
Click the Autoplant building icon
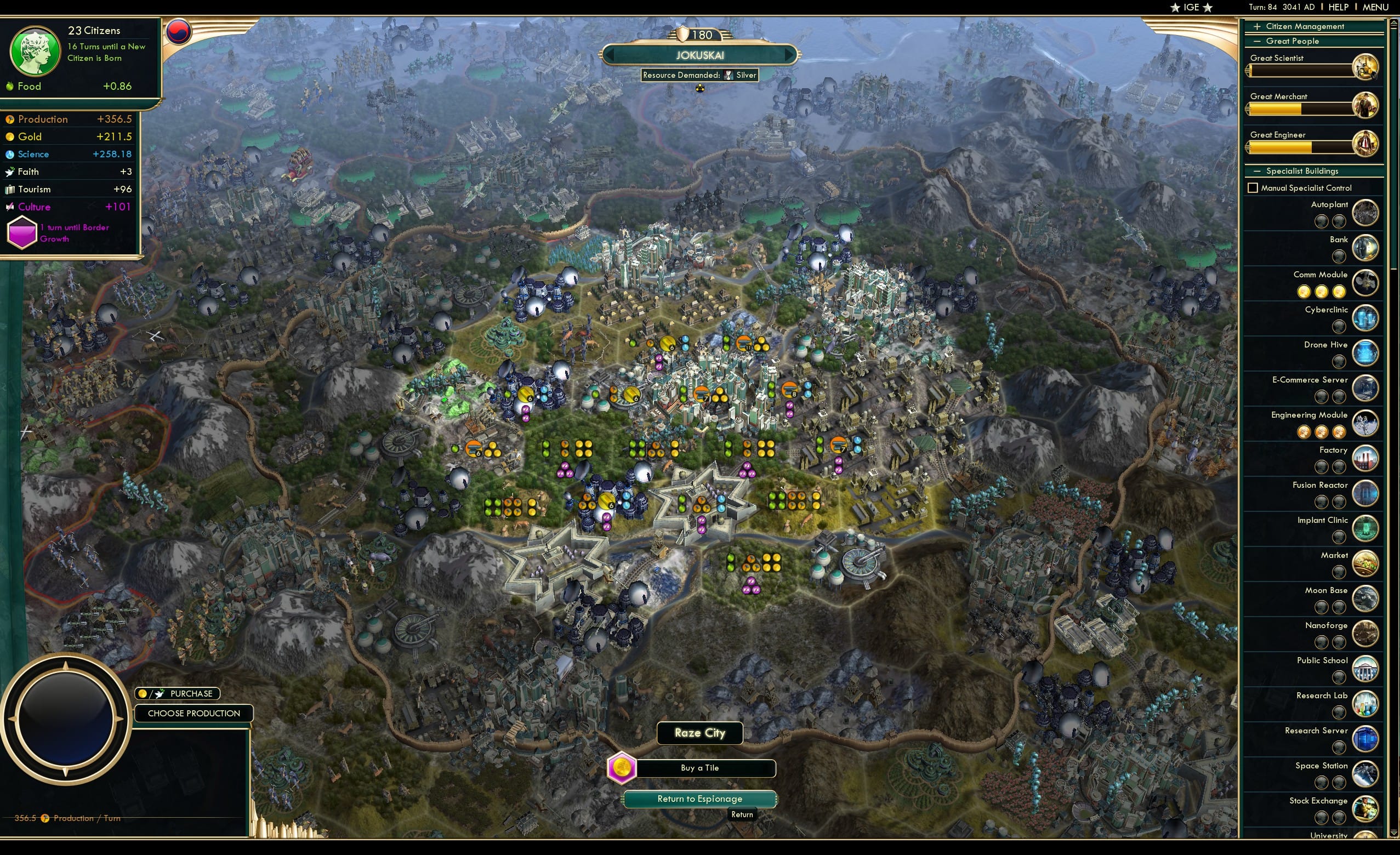(1367, 213)
